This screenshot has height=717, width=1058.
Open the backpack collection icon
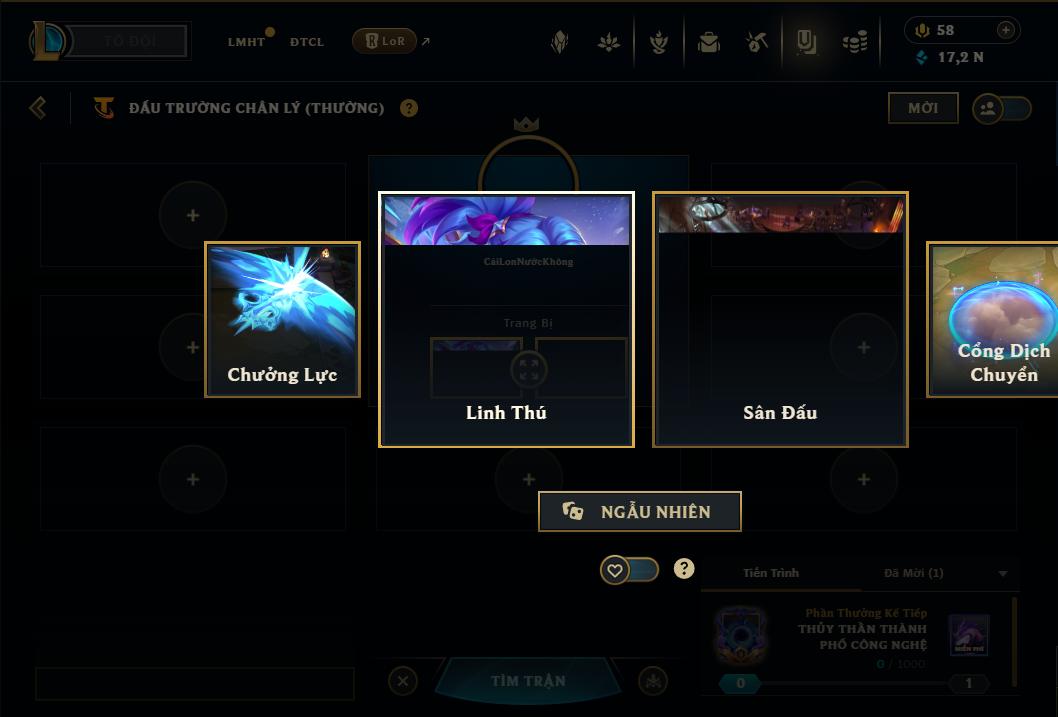(709, 42)
